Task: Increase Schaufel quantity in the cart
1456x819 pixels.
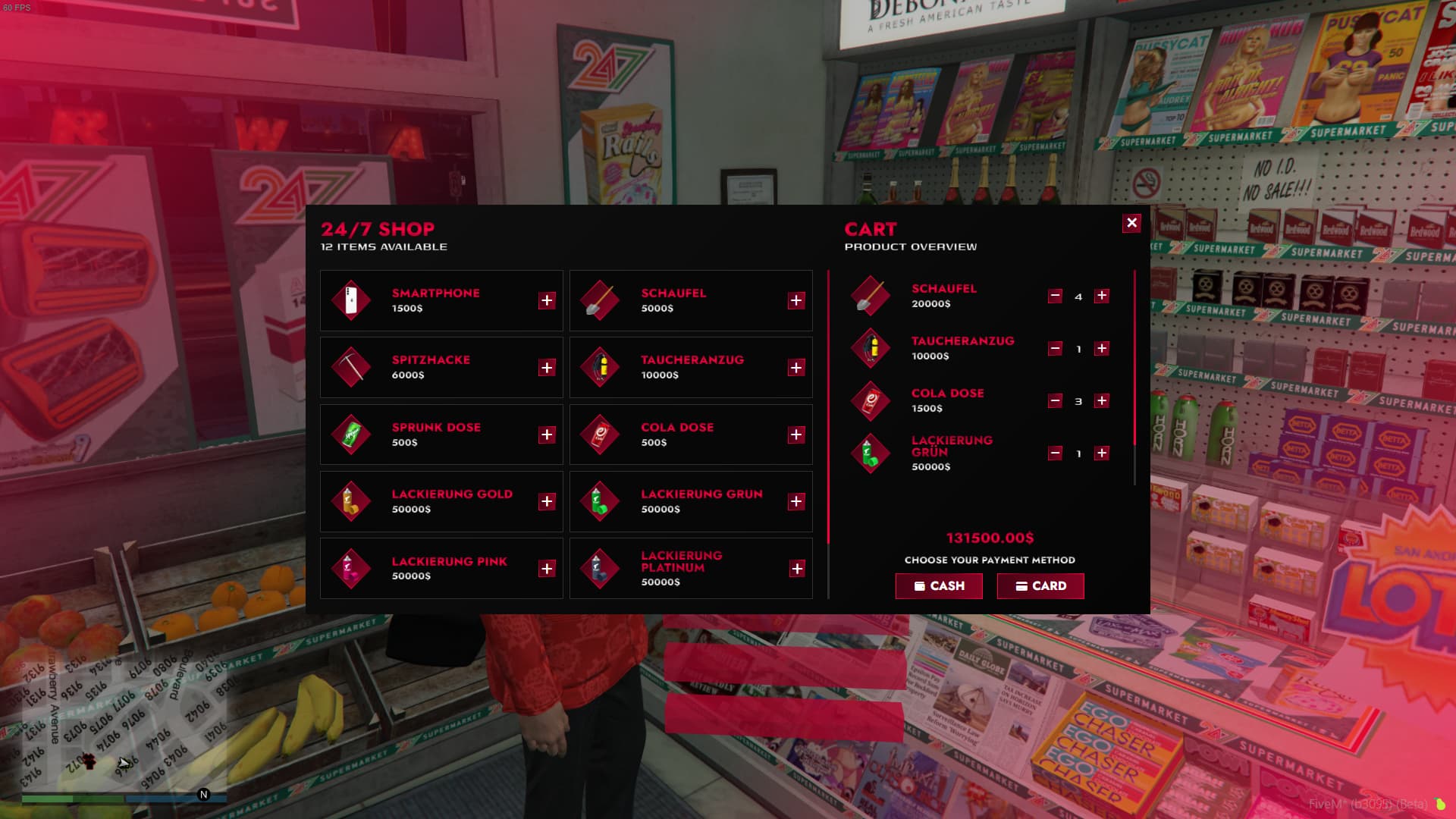Action: pyautogui.click(x=1103, y=296)
